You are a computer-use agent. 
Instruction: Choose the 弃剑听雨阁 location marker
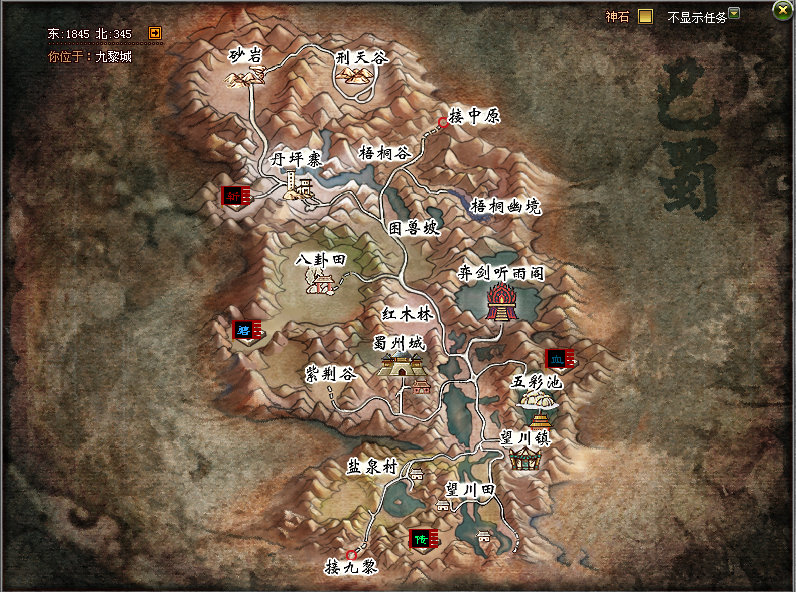tap(499, 301)
